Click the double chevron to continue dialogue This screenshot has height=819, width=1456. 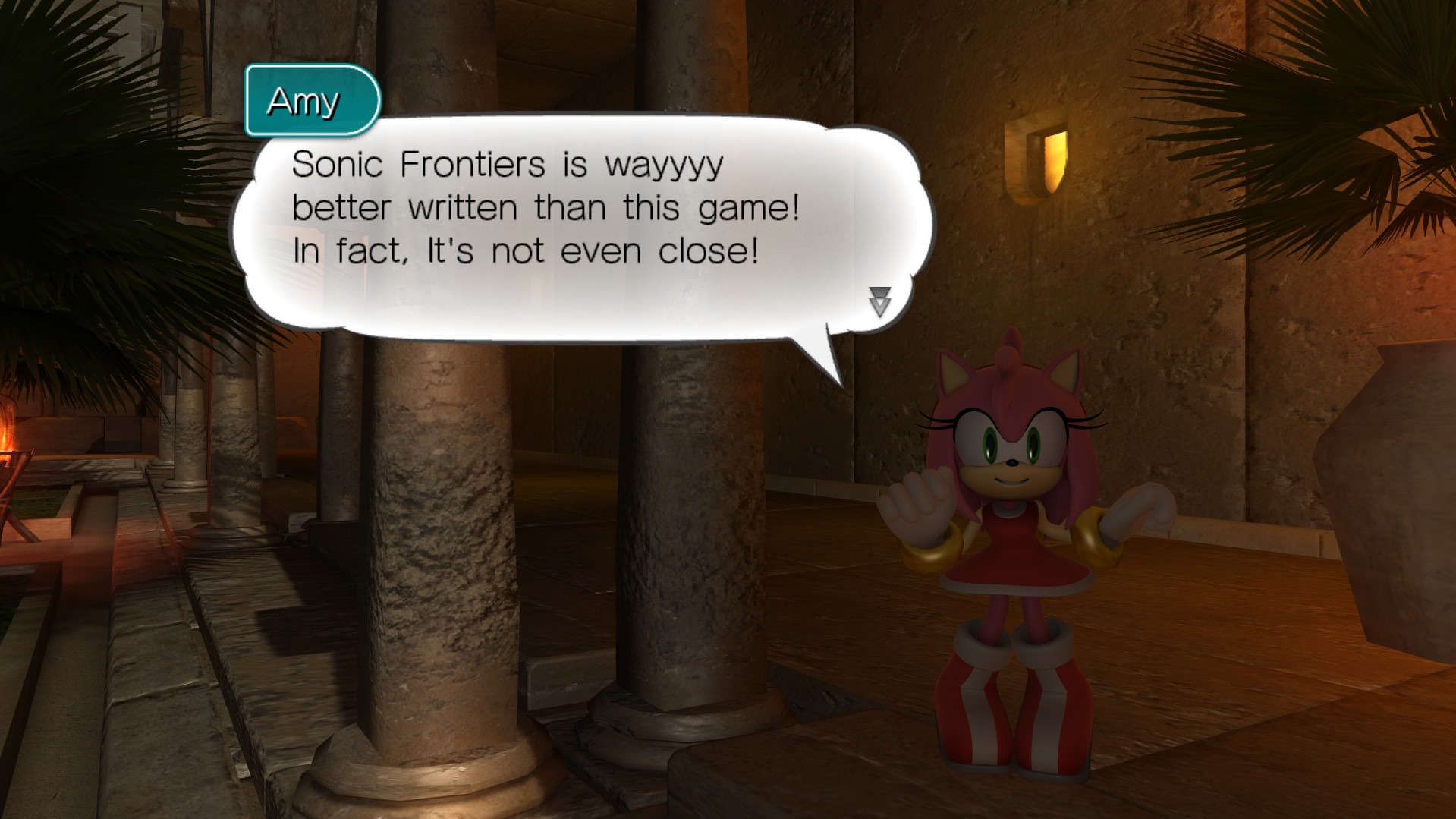(879, 302)
